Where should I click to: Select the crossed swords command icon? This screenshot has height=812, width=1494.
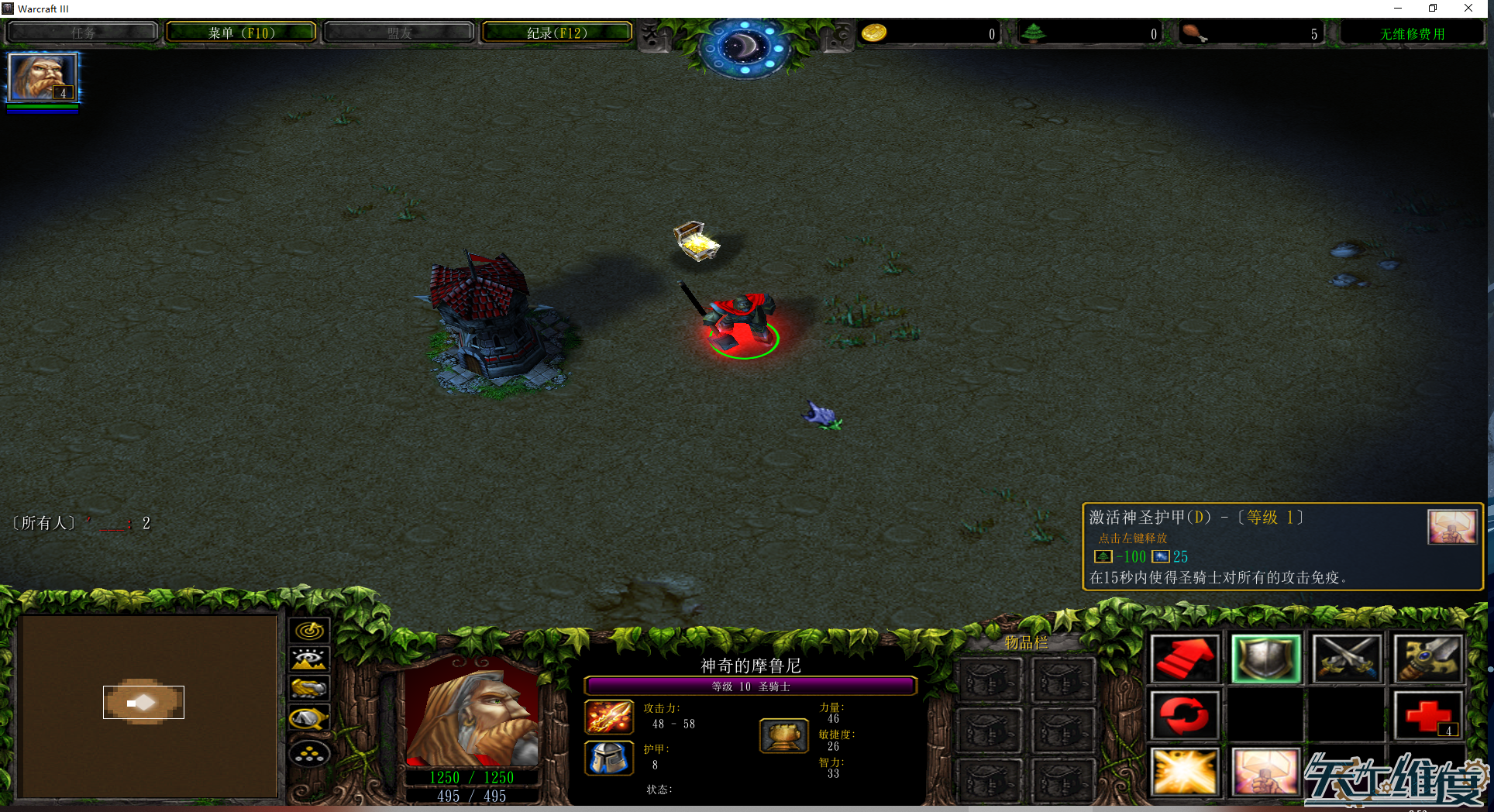1347,659
